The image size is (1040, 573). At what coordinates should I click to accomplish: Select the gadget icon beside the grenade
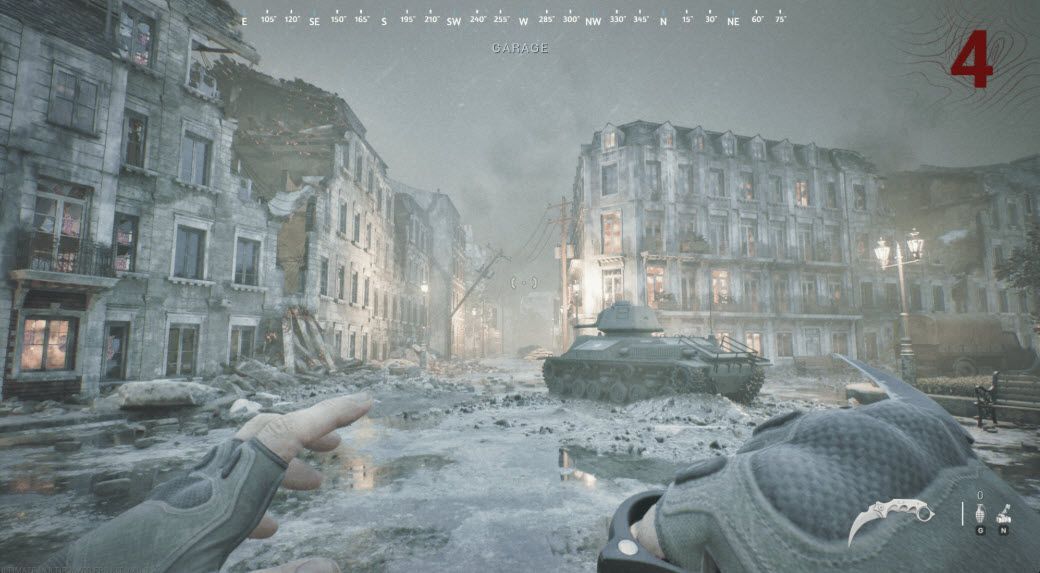(x=1003, y=515)
